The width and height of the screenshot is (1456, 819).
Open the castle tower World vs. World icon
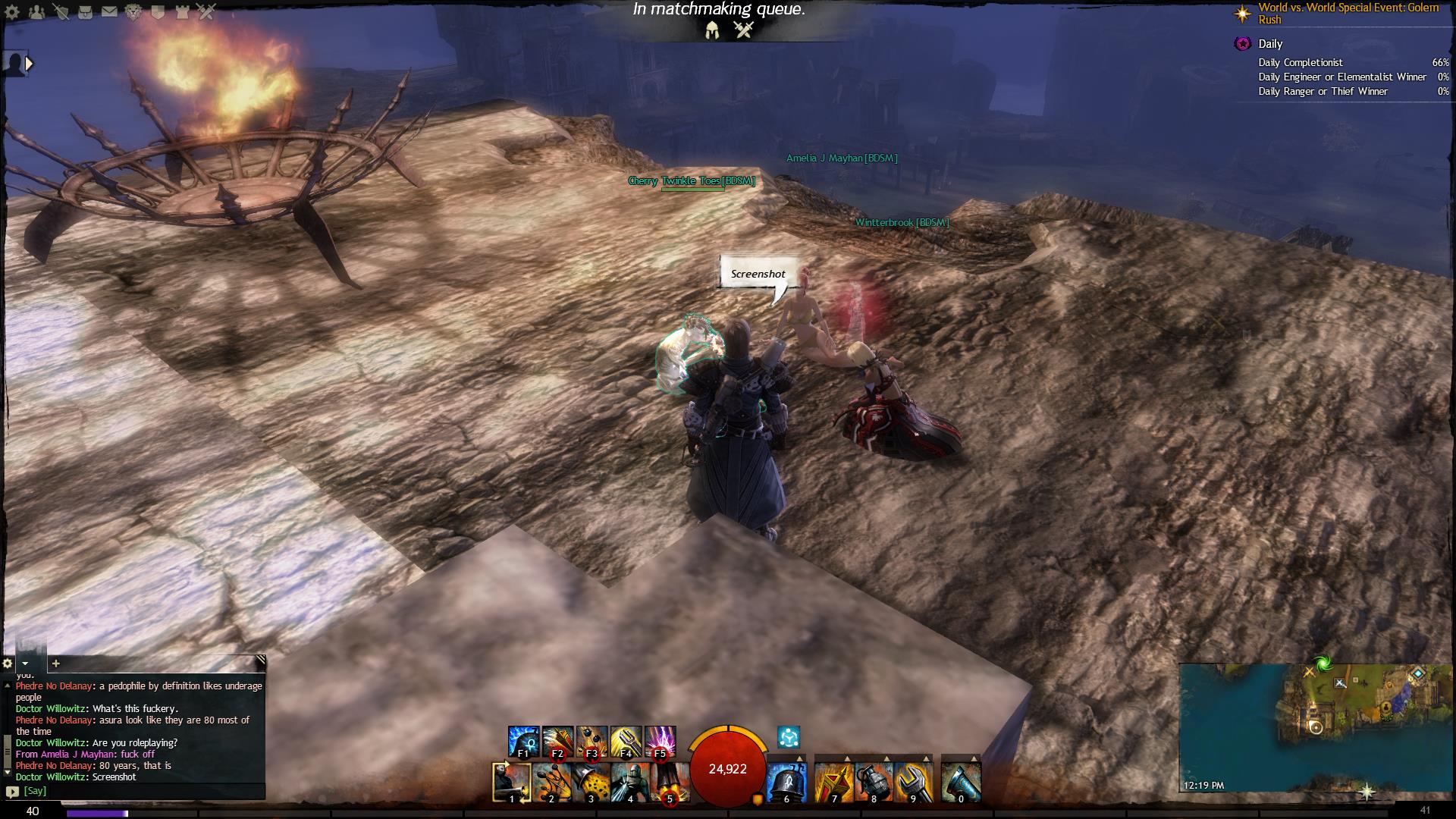(x=182, y=11)
